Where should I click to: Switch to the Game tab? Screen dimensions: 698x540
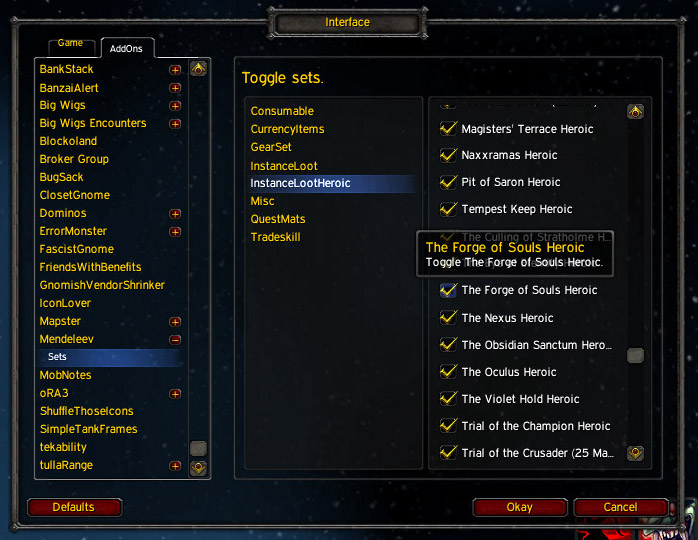coord(70,44)
